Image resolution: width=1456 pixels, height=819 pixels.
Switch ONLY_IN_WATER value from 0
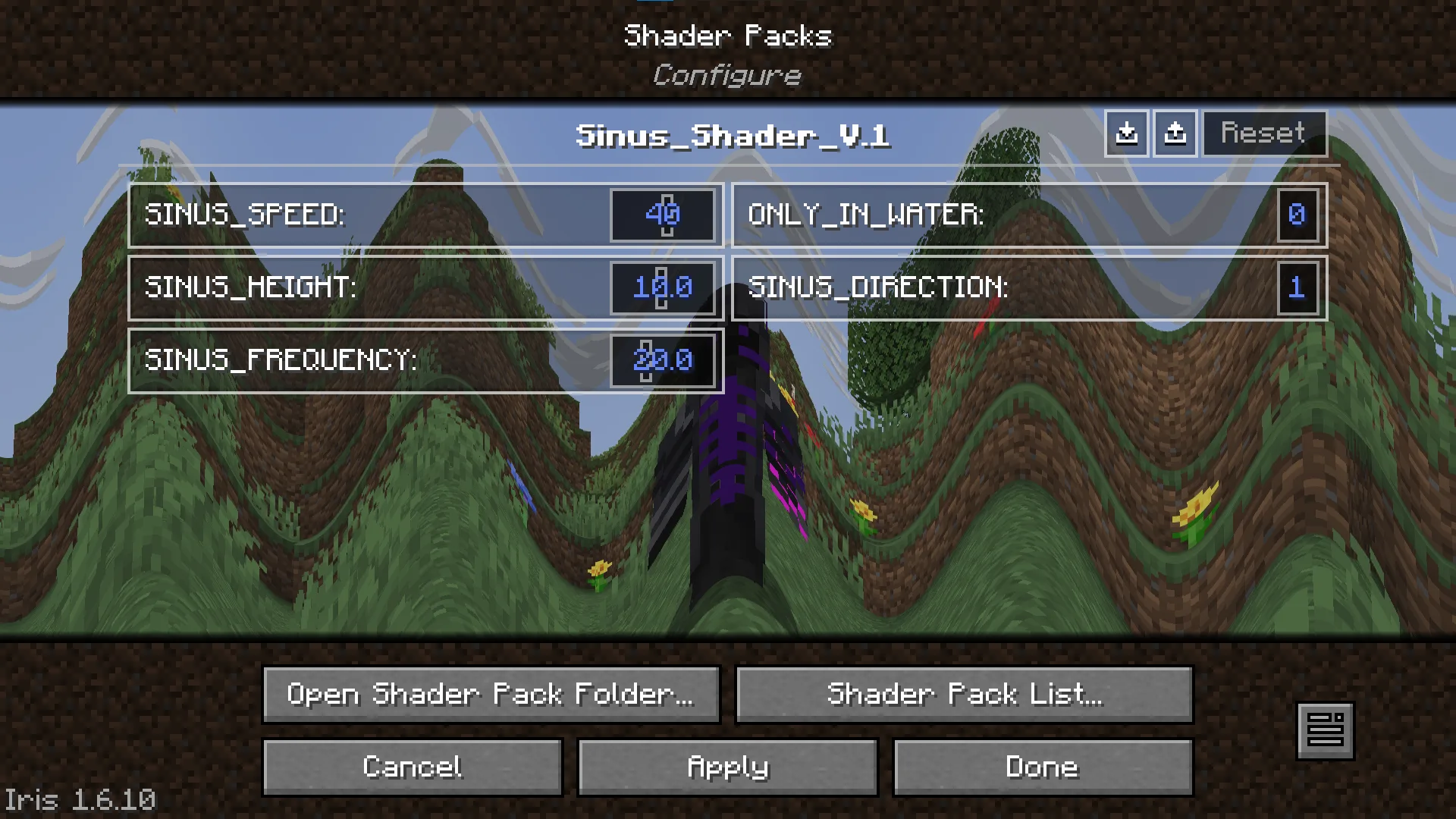(x=1298, y=215)
